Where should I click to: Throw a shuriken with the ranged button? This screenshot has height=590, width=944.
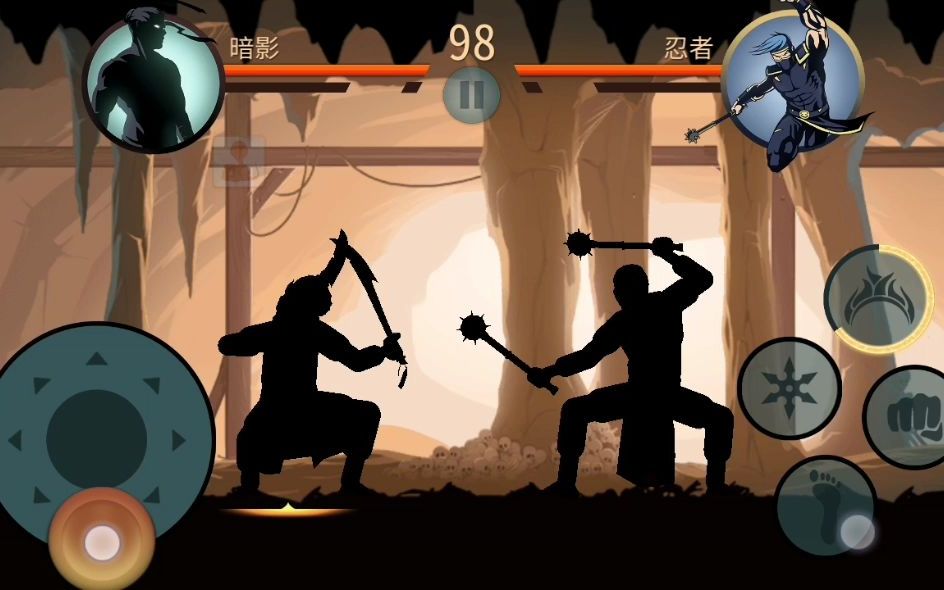point(789,388)
